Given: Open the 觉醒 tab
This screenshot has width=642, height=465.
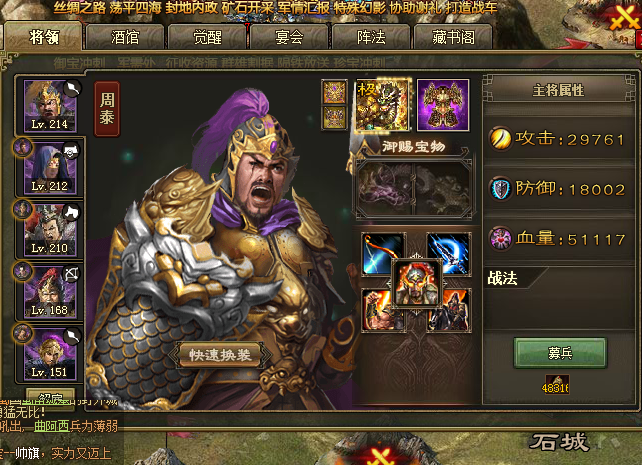Looking at the screenshot, I should pos(205,37).
